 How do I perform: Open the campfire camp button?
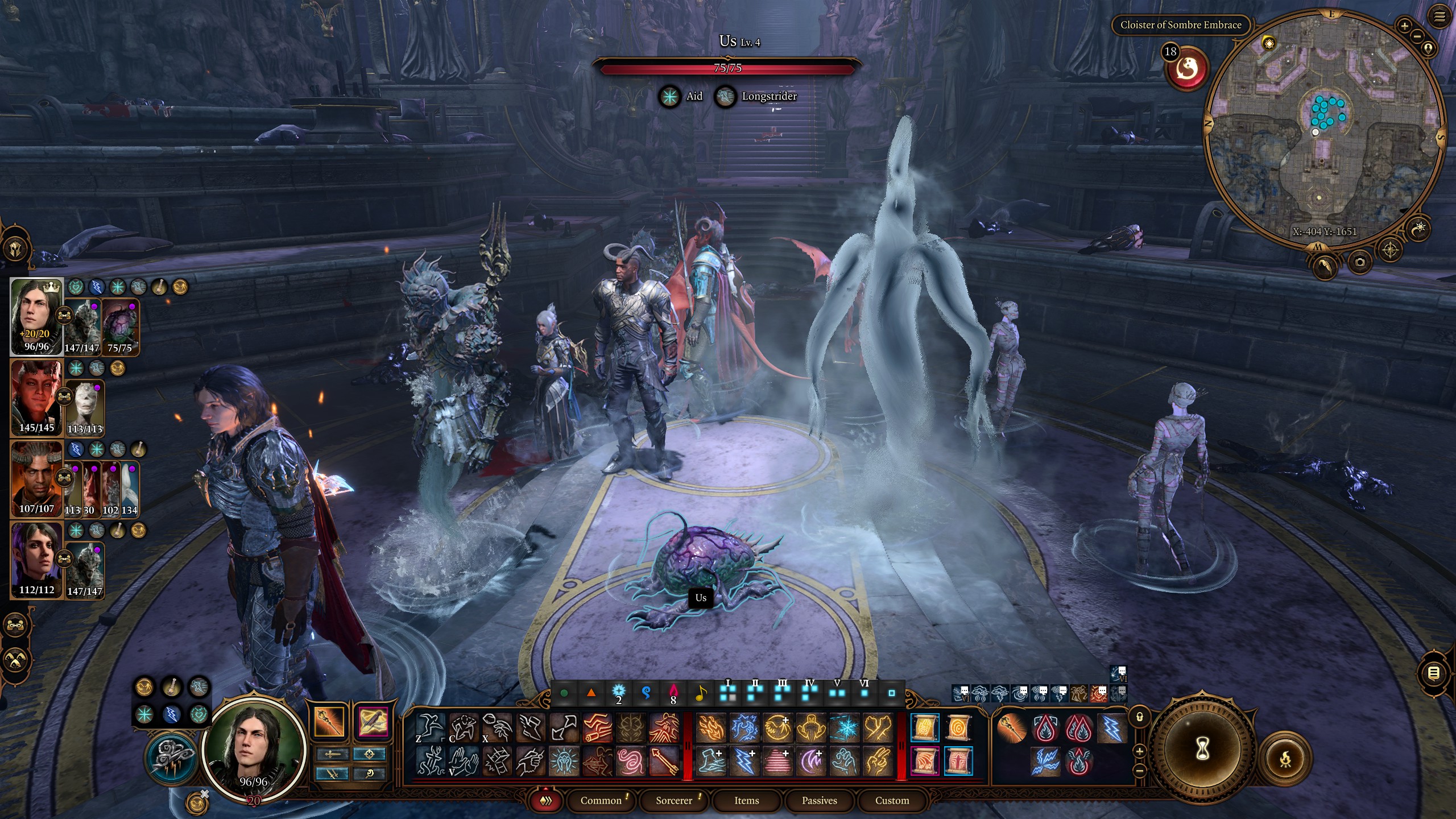coord(1285,759)
